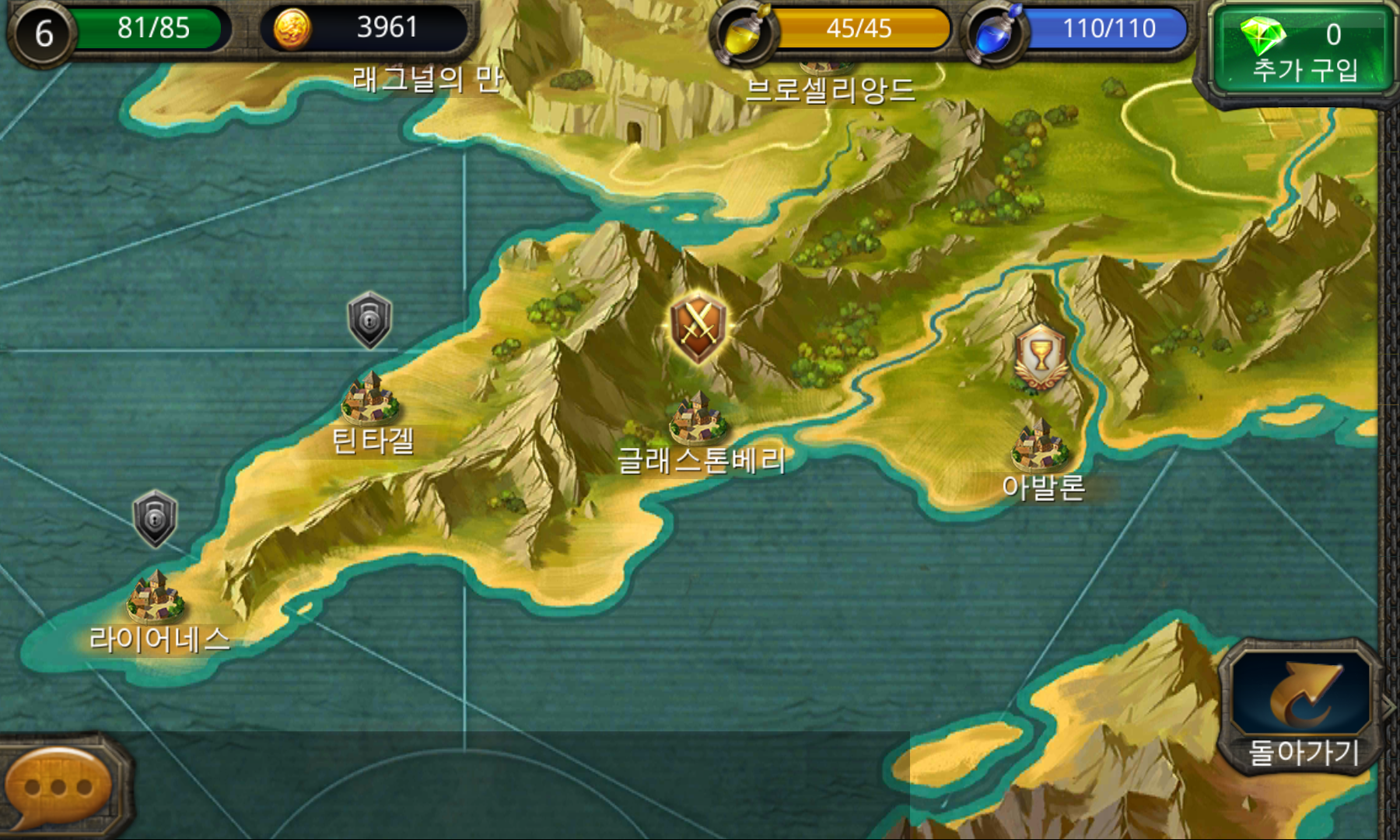Click the 라이어네스 coastal village
1400x840 pixels.
click(x=156, y=599)
